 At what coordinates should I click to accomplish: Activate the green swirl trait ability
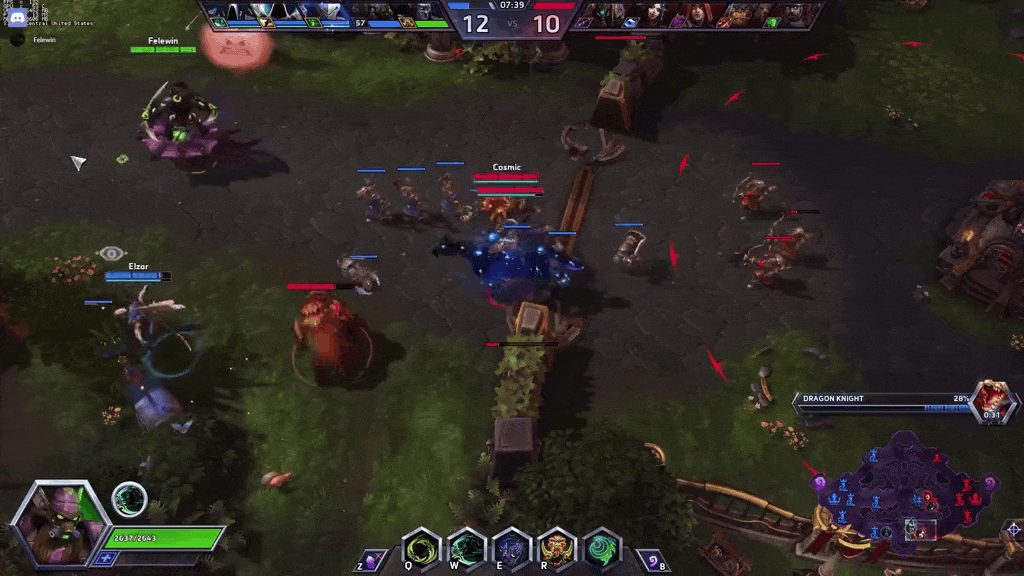(602, 549)
